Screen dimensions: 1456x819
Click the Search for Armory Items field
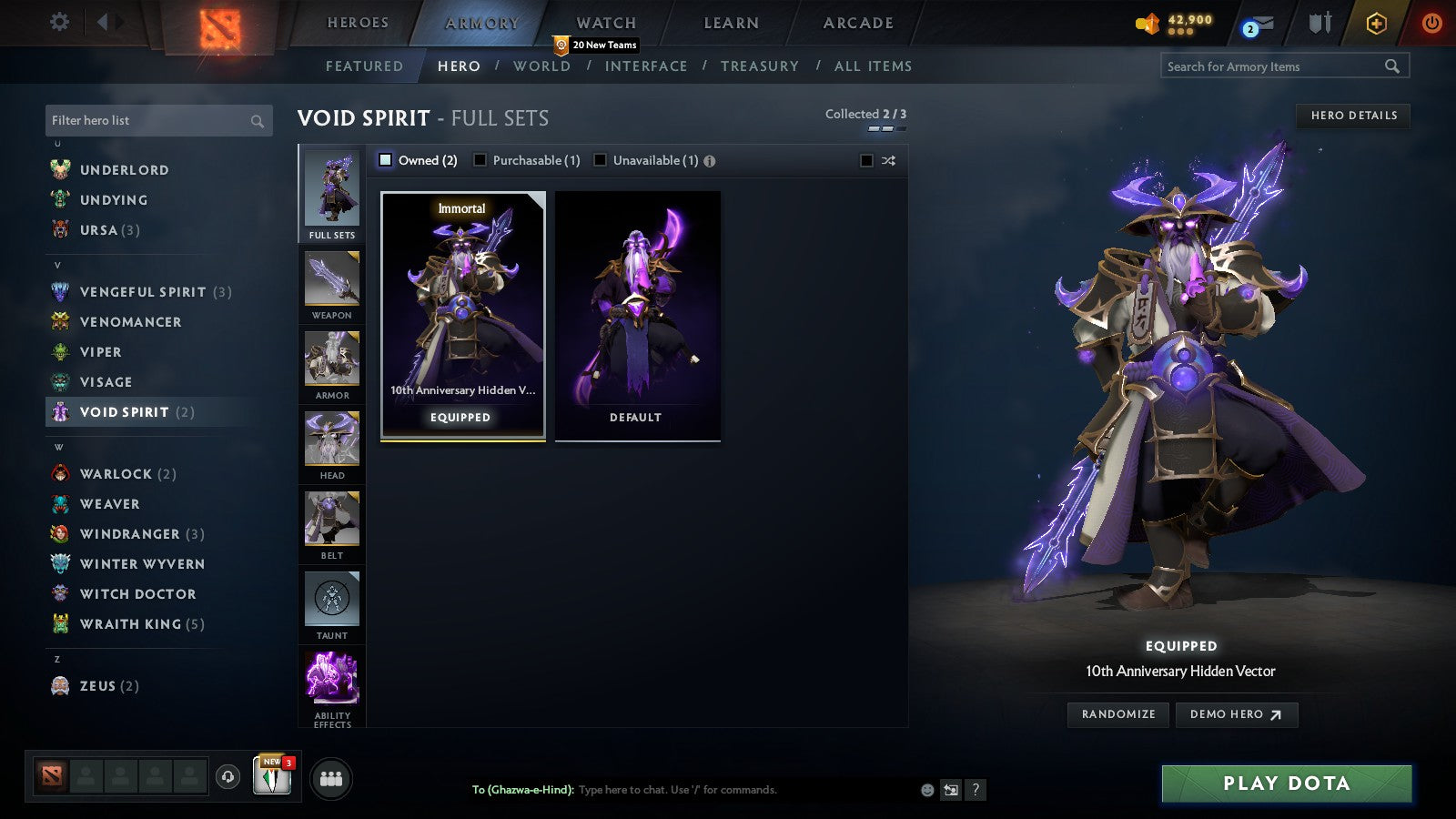click(x=1274, y=66)
